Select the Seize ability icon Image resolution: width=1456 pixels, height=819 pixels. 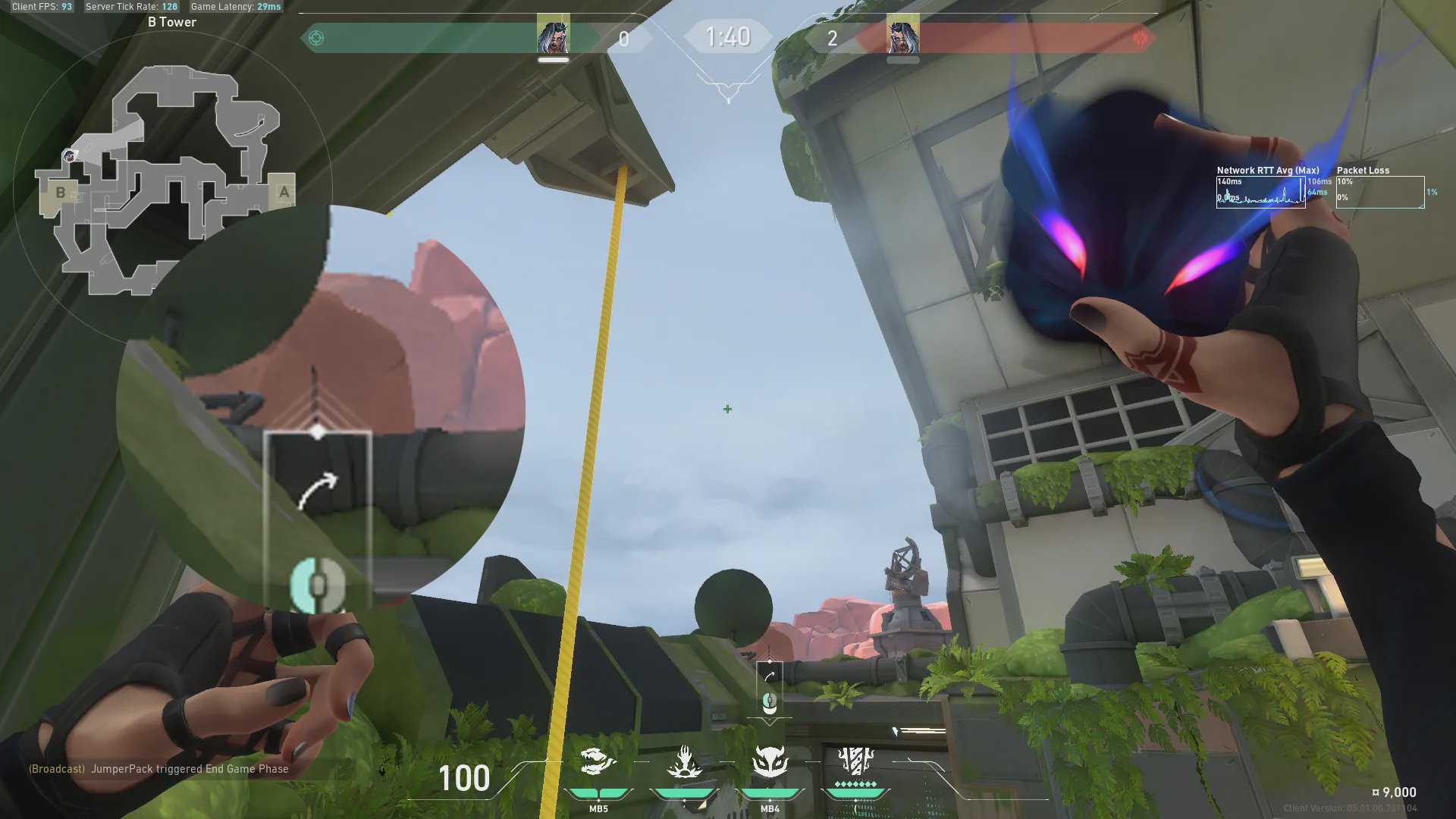[x=684, y=761]
